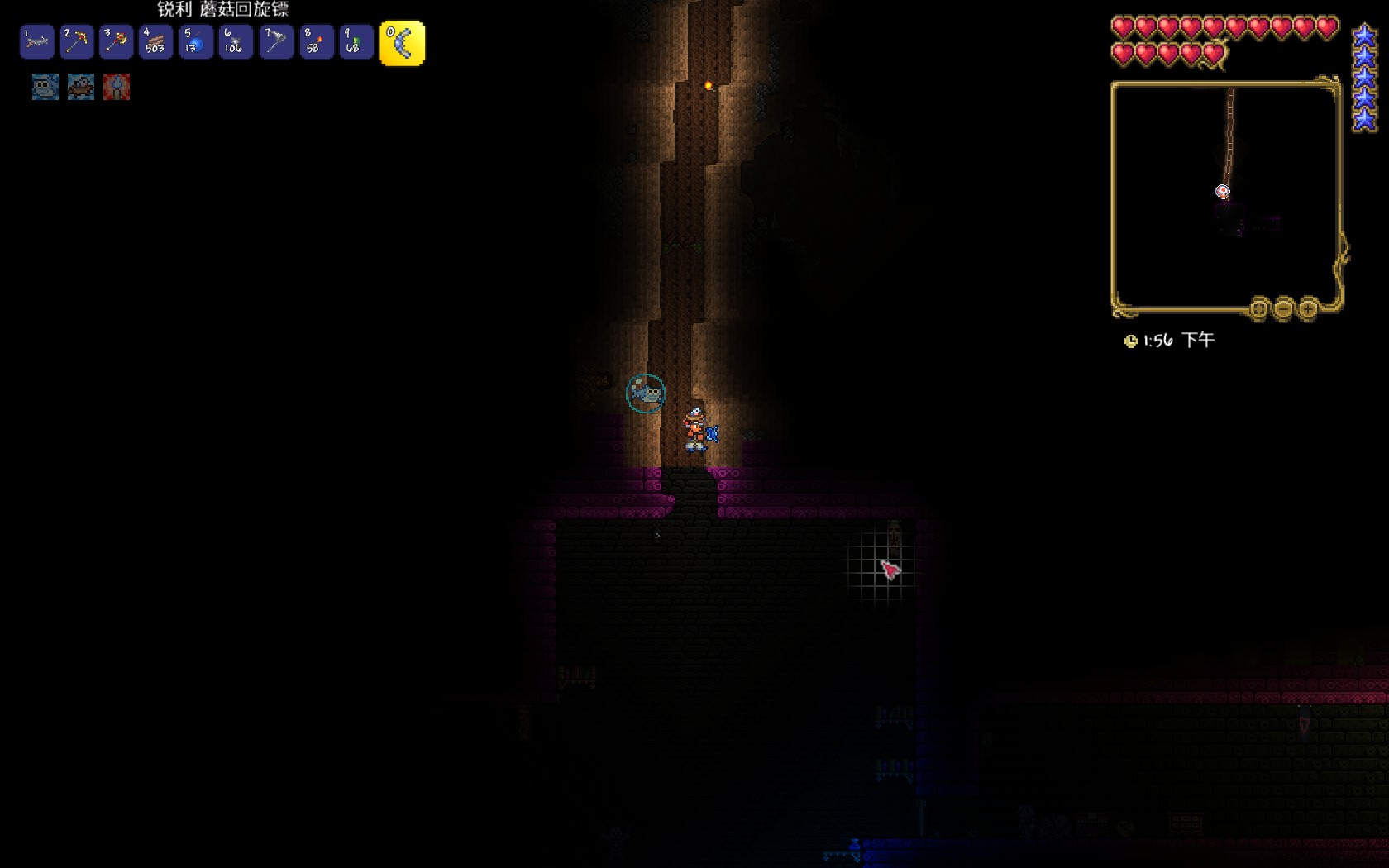Image resolution: width=1389 pixels, height=868 pixels.
Task: Select hotbar slot 6 holding 106 items
Action: coord(236,42)
